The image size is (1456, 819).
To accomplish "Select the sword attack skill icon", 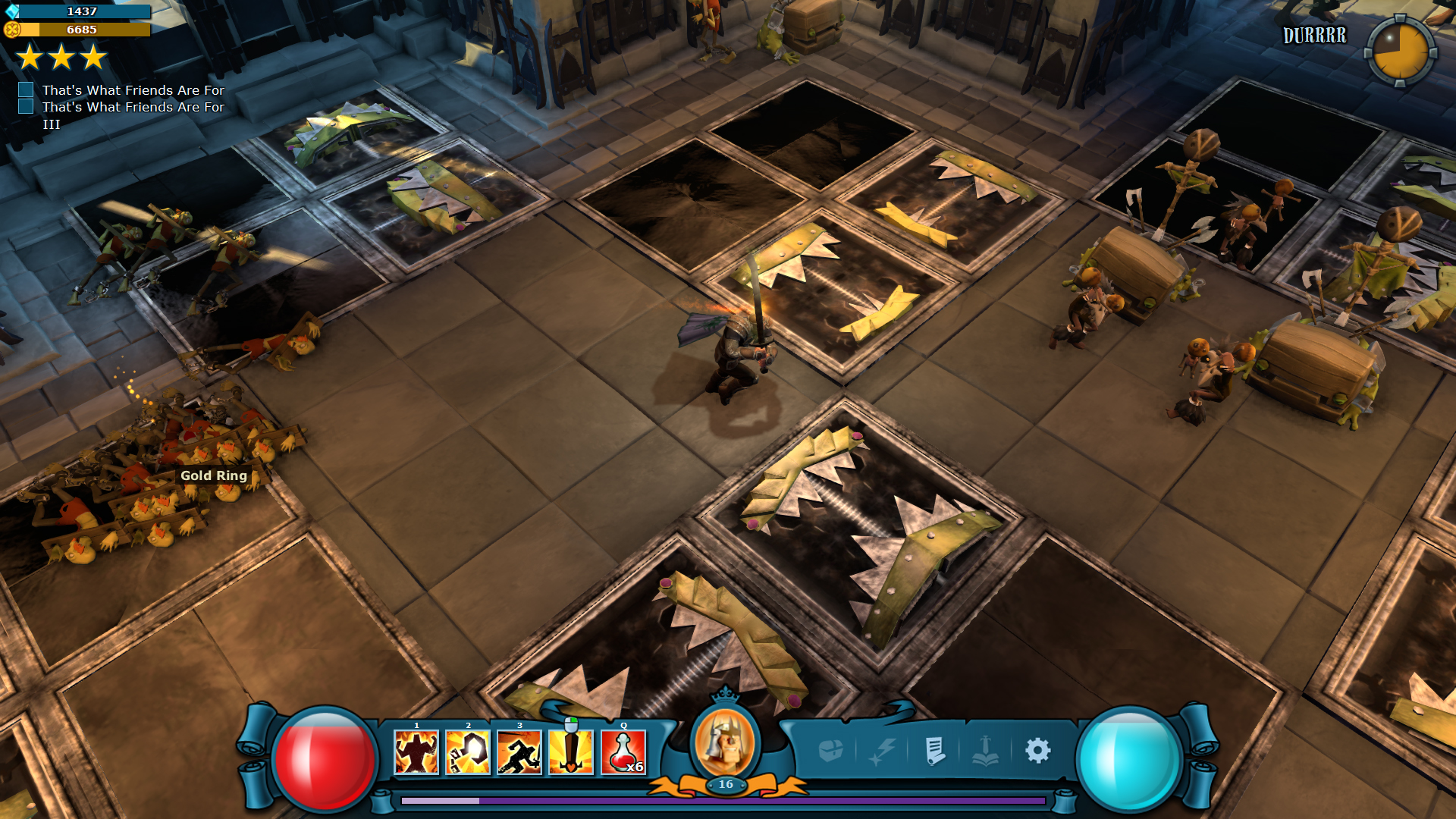I will click(x=571, y=752).
